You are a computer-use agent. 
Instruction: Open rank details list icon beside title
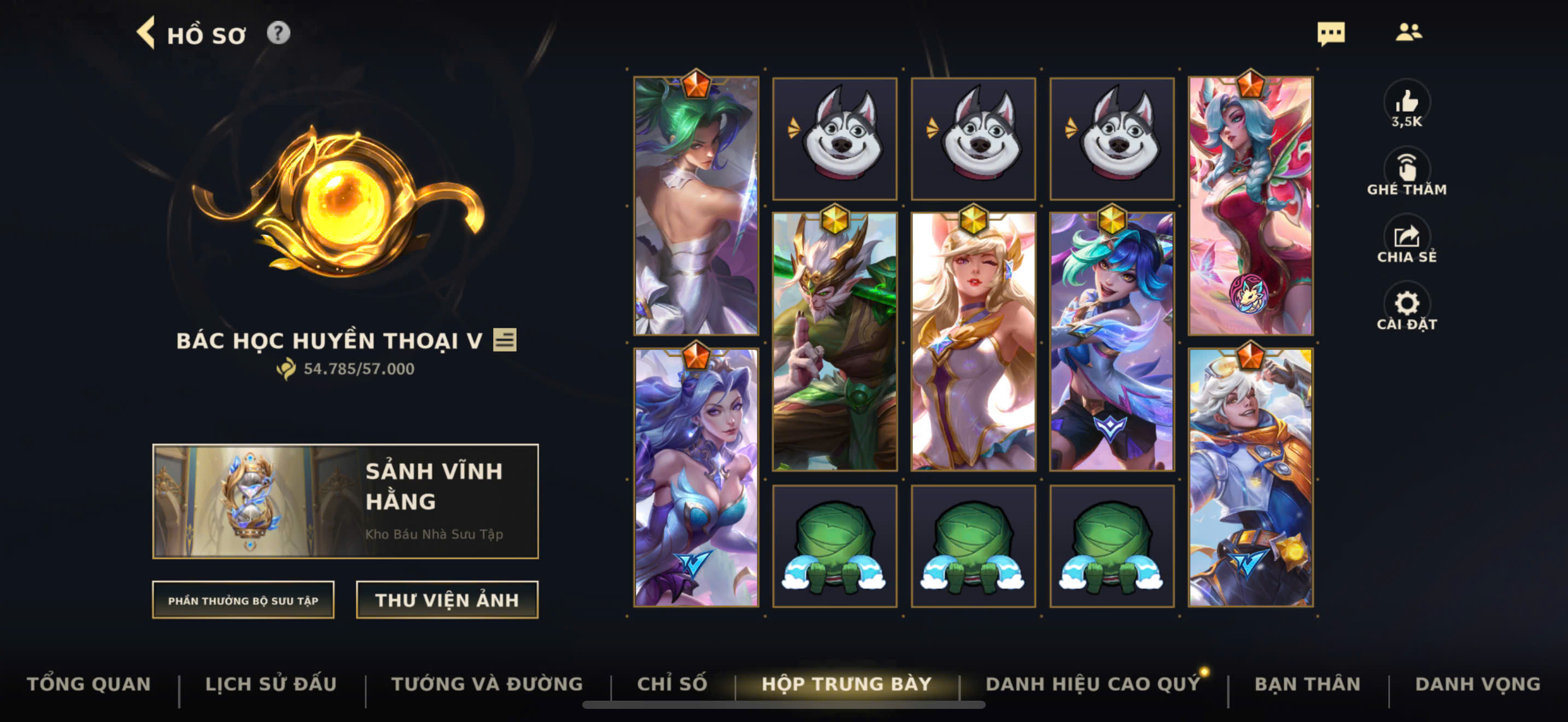click(x=505, y=340)
